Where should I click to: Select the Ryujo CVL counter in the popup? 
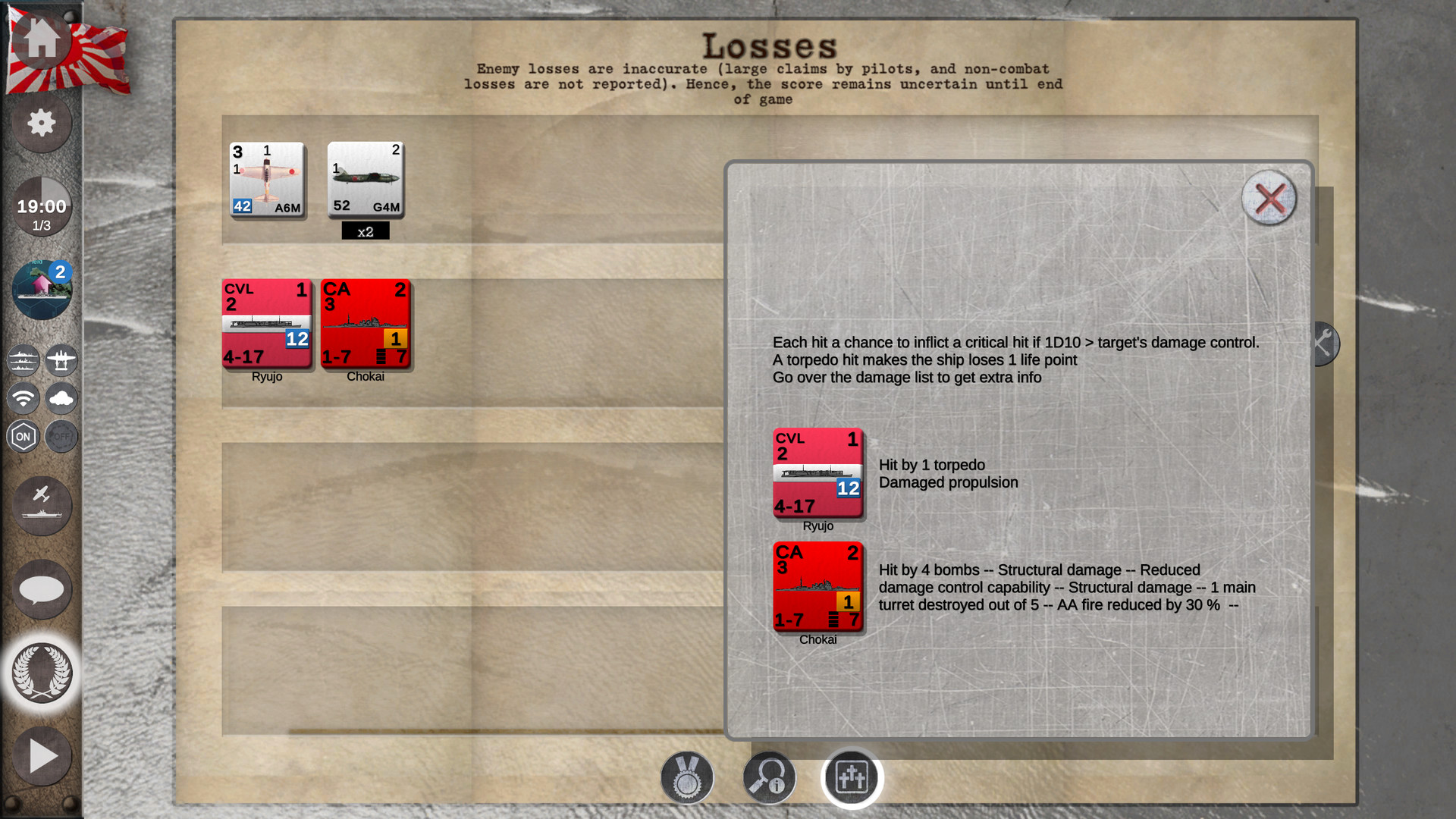[817, 474]
